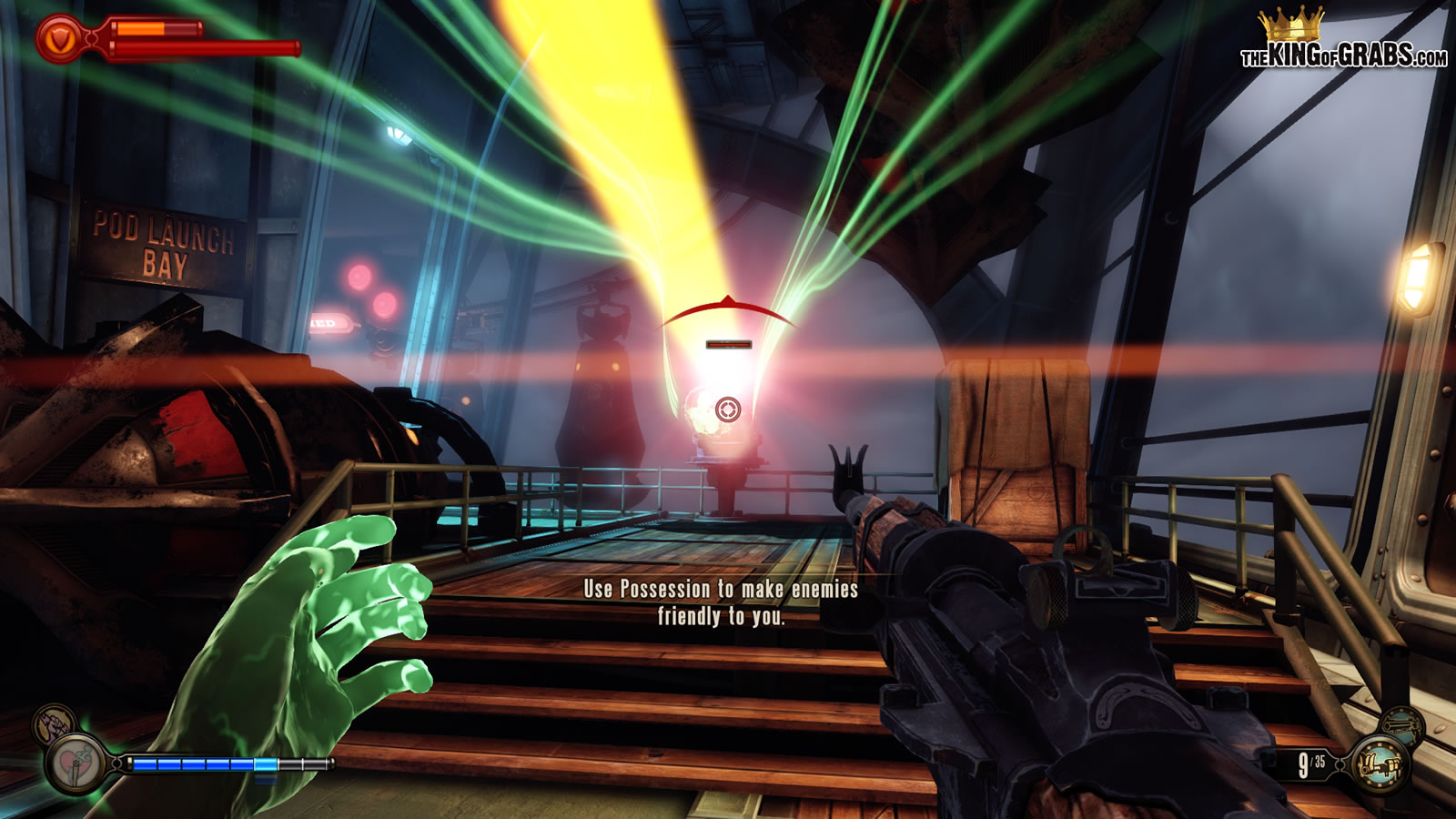
Task: Switch to the secondary fist vigor icon
Action: 54,724
